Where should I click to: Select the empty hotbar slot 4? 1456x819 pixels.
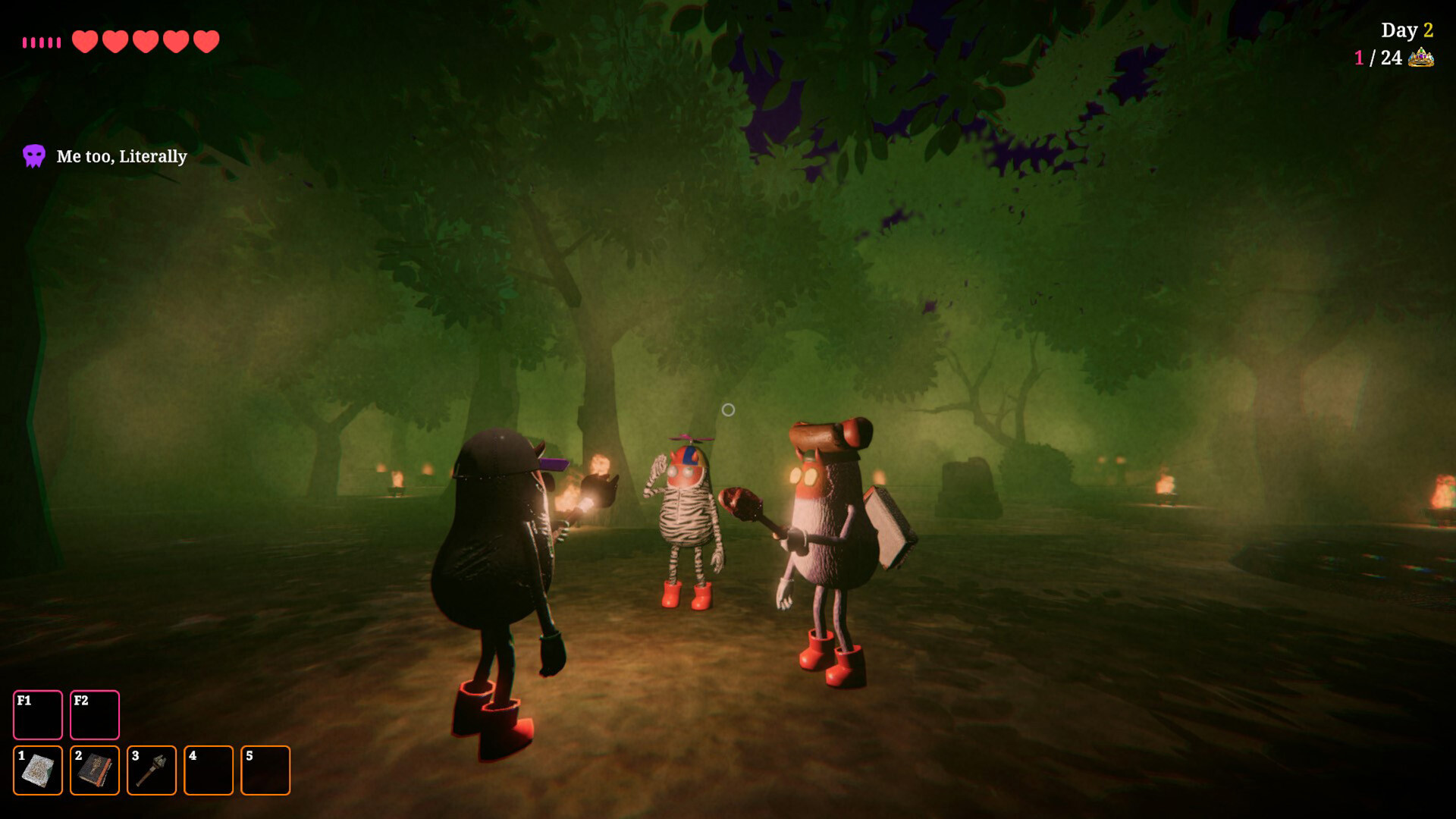coord(209,770)
